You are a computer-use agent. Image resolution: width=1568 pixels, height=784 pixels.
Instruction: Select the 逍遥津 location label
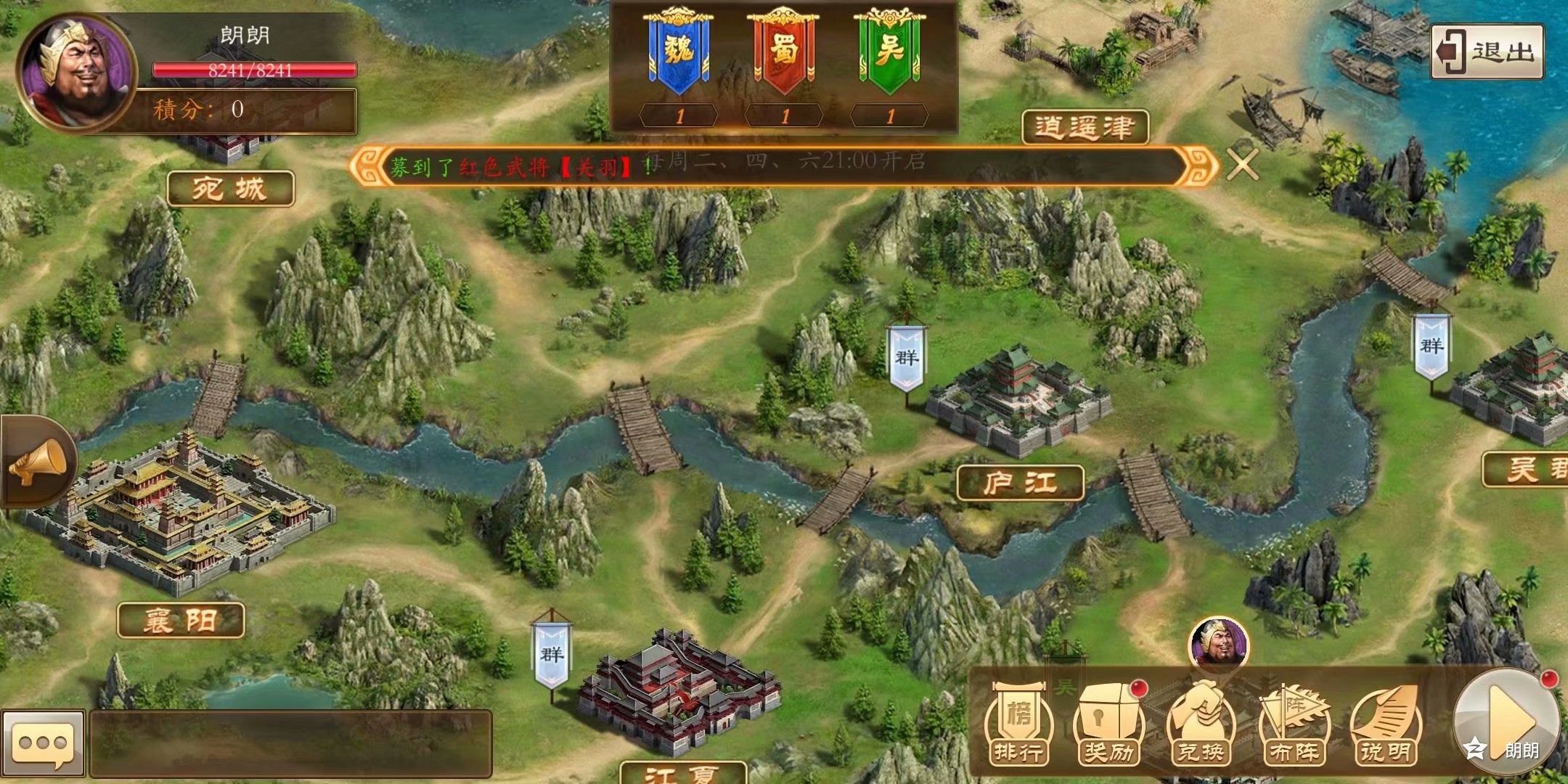pyautogui.click(x=1085, y=128)
